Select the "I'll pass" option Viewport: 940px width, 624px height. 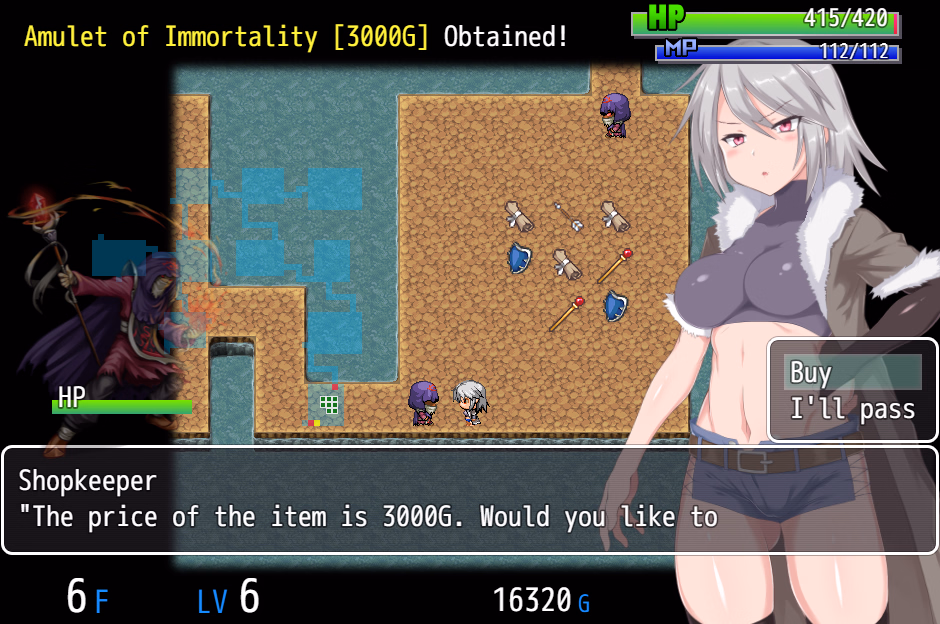coord(852,409)
